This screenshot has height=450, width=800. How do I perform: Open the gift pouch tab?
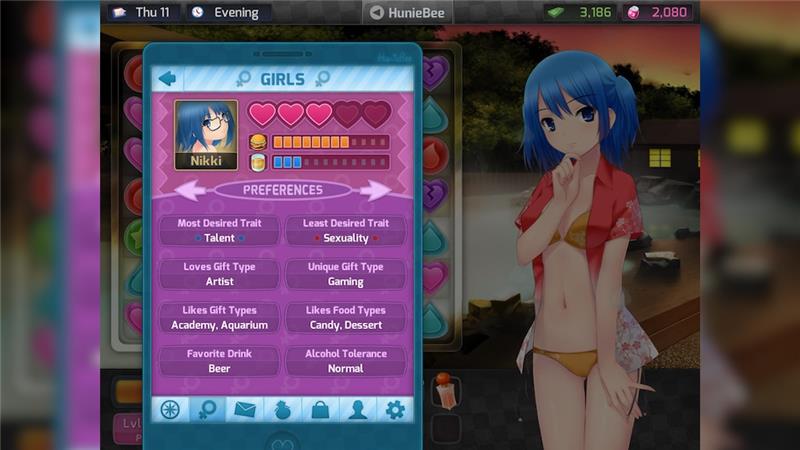tap(281, 409)
